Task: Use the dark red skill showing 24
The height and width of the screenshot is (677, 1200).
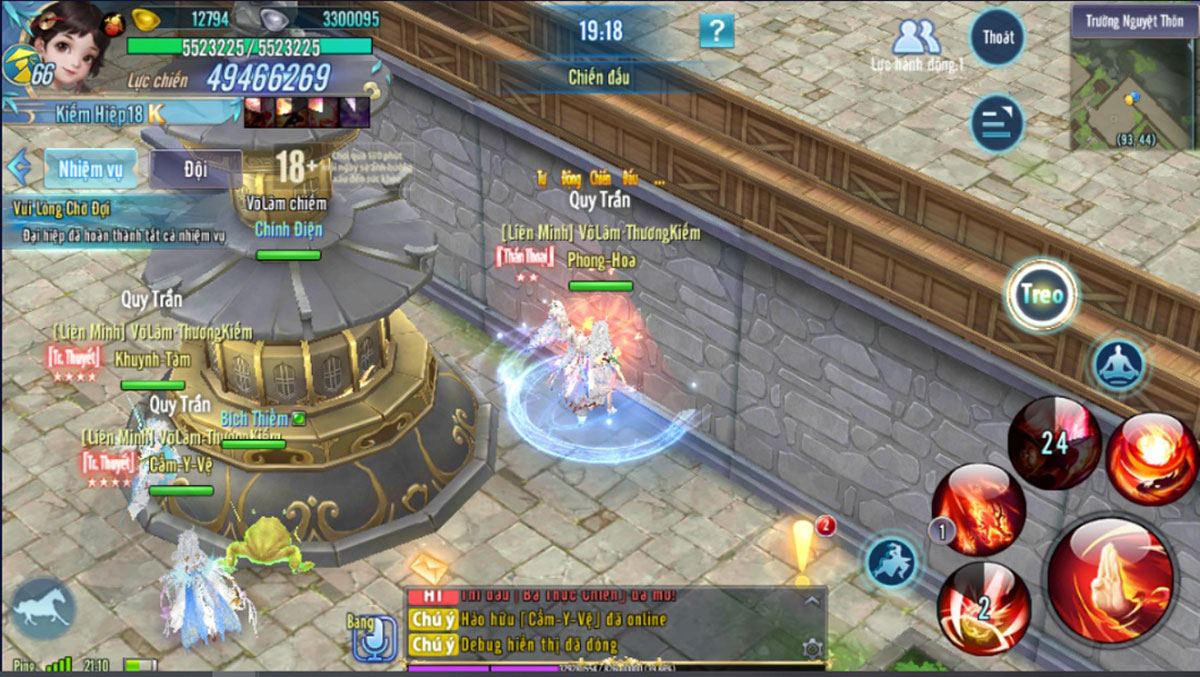Action: pos(1054,441)
